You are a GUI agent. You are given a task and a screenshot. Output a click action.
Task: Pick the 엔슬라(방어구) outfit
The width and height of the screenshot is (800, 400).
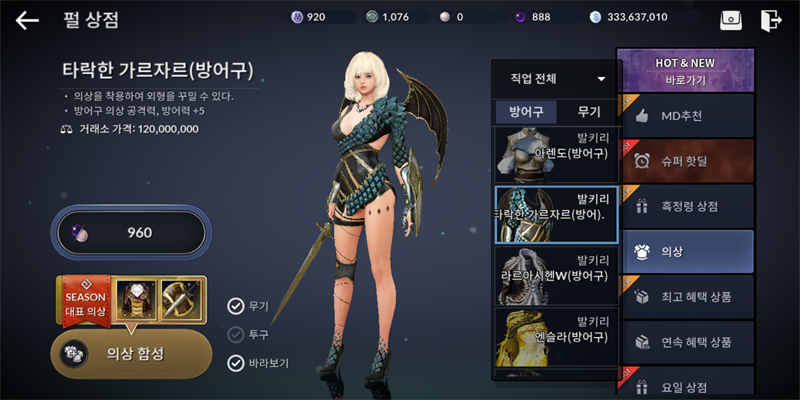pos(556,335)
